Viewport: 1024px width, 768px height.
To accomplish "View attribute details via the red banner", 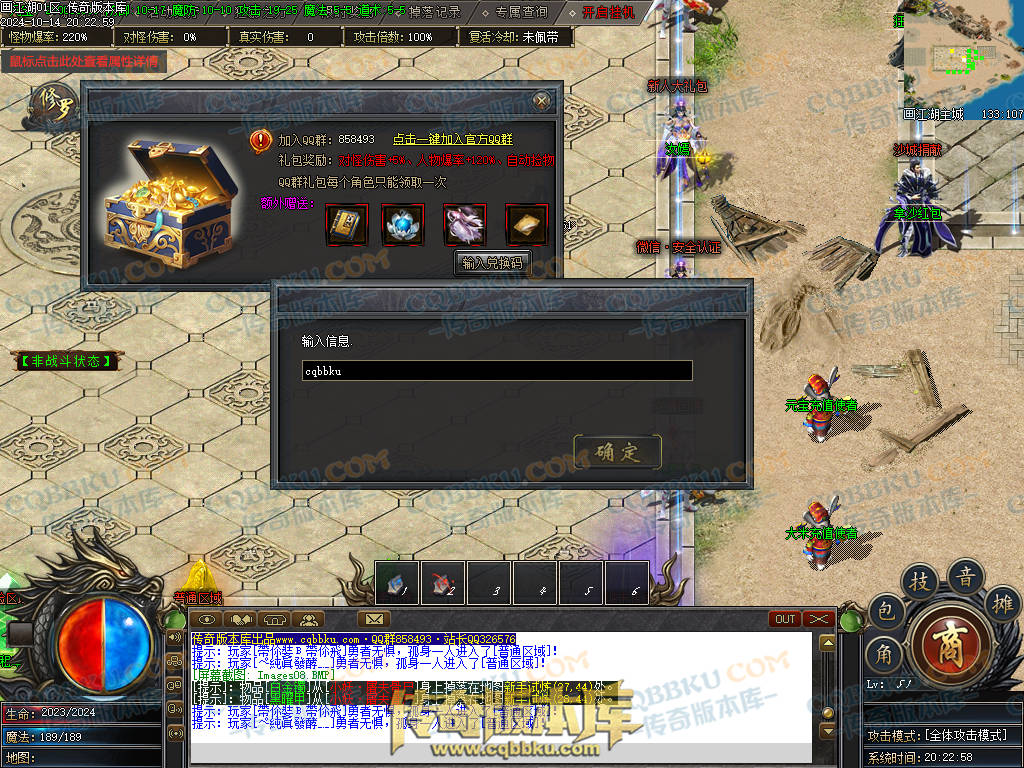I will pos(84,61).
